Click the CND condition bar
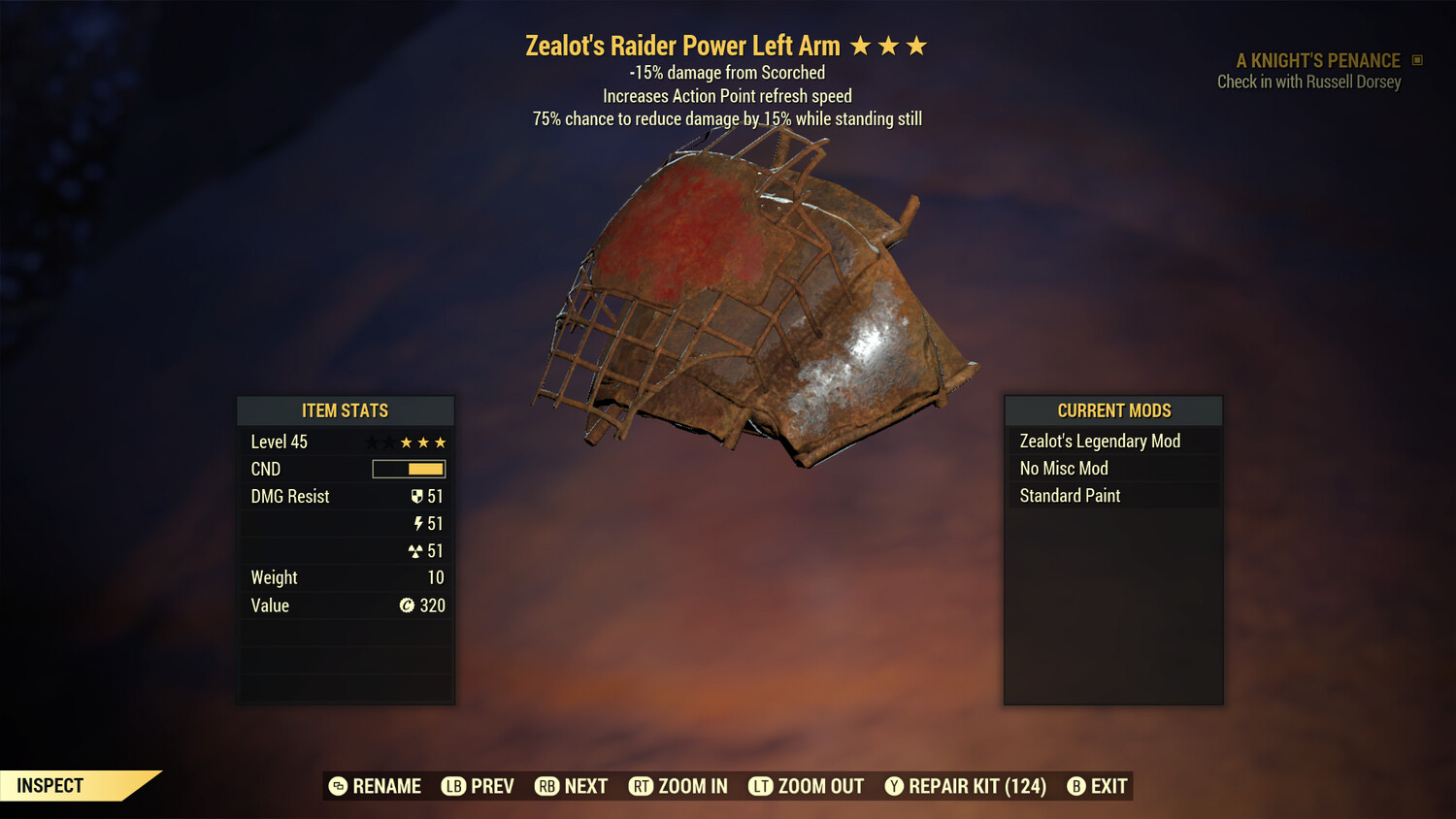 click(x=408, y=469)
